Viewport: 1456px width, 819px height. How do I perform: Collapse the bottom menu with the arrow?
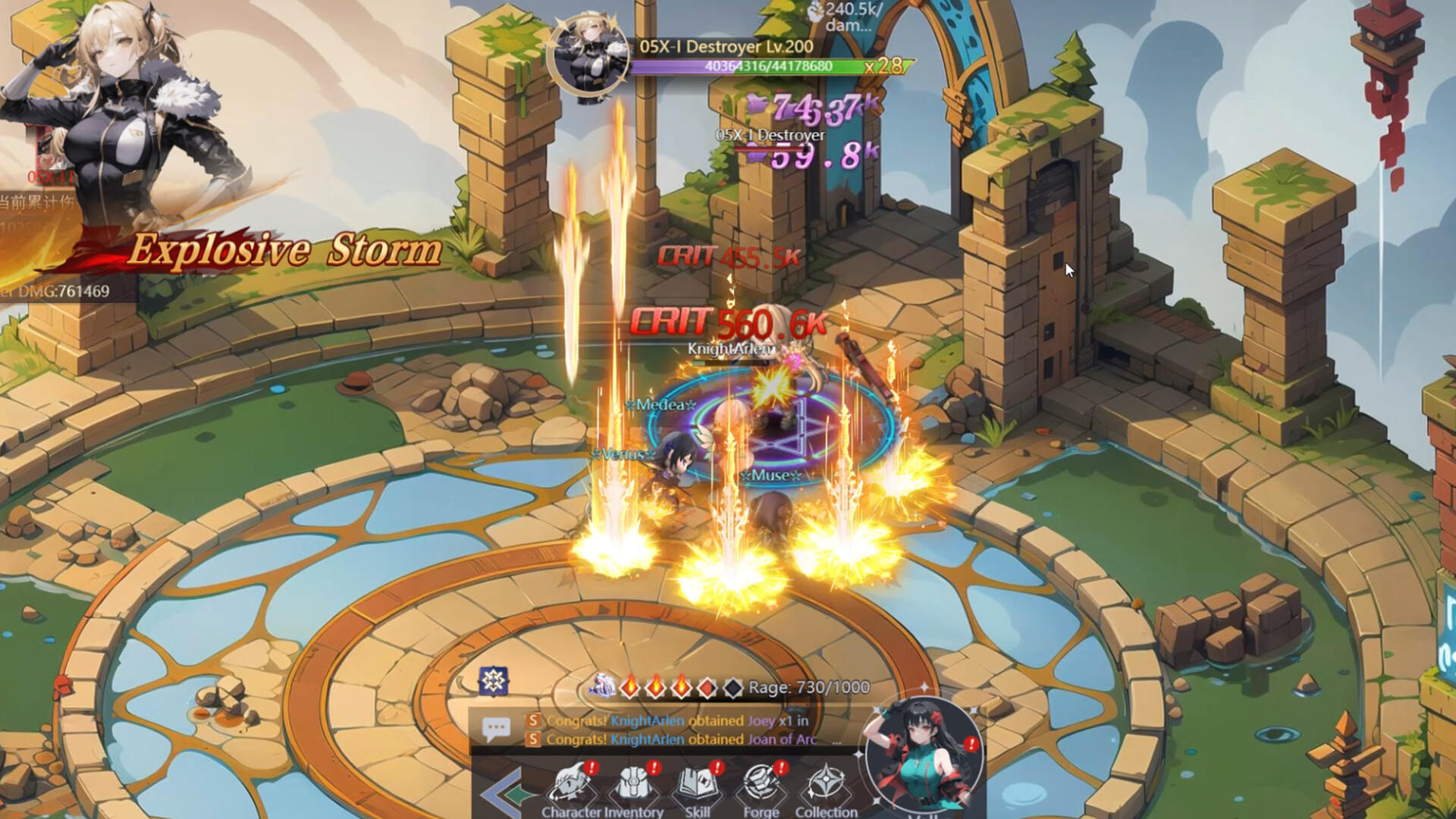[502, 793]
